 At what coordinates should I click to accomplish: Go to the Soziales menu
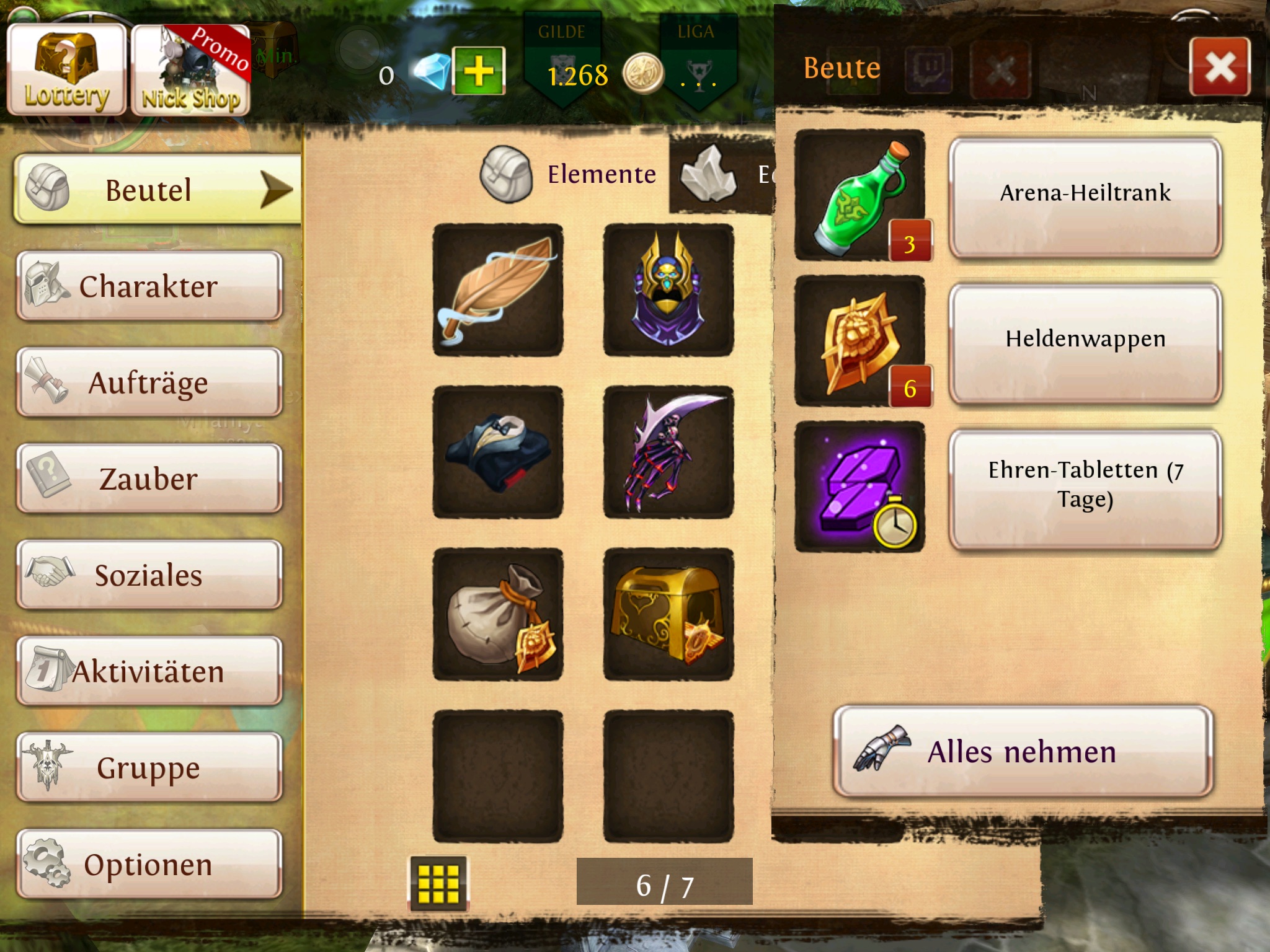coord(149,575)
